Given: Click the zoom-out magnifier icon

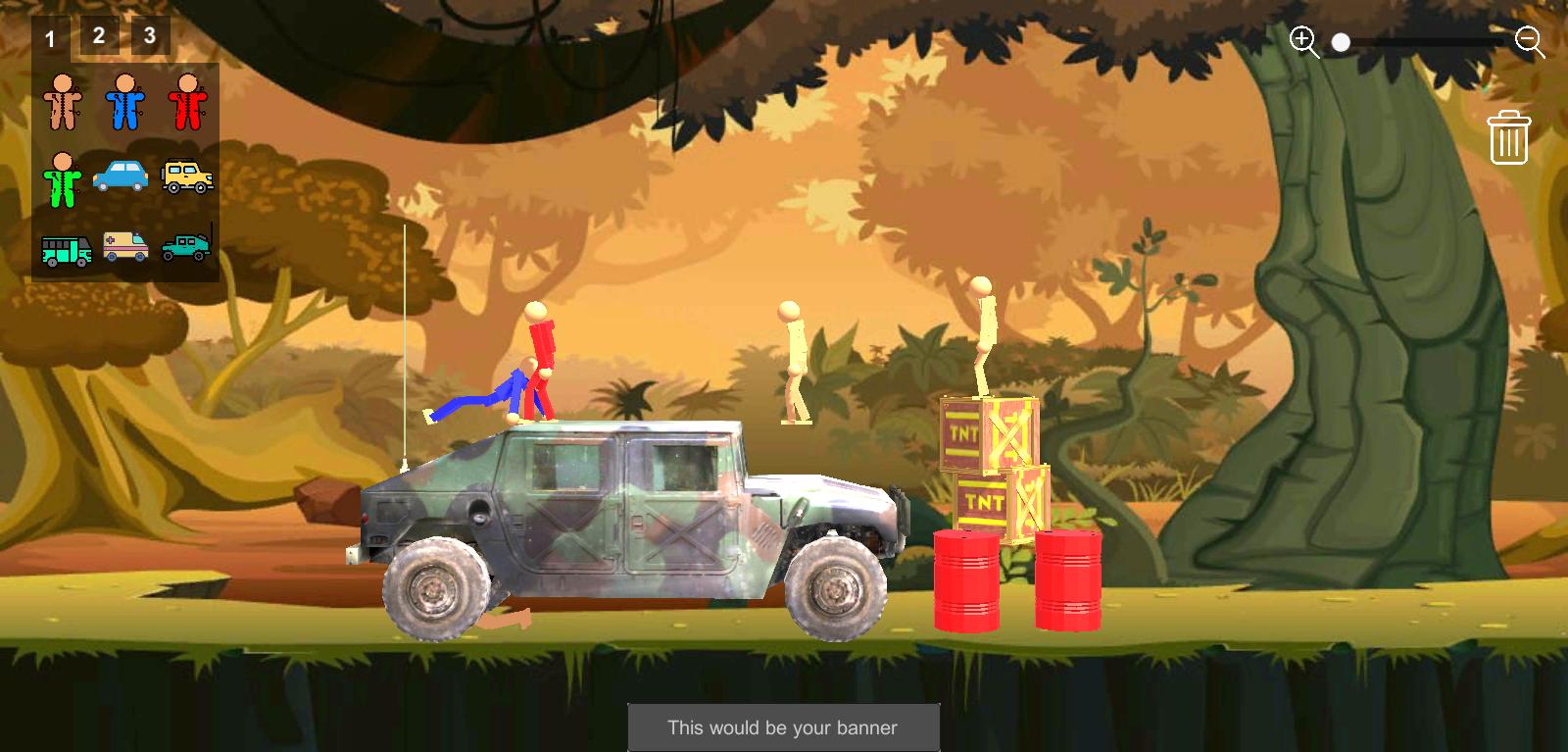Looking at the screenshot, I should pos(1527,41).
